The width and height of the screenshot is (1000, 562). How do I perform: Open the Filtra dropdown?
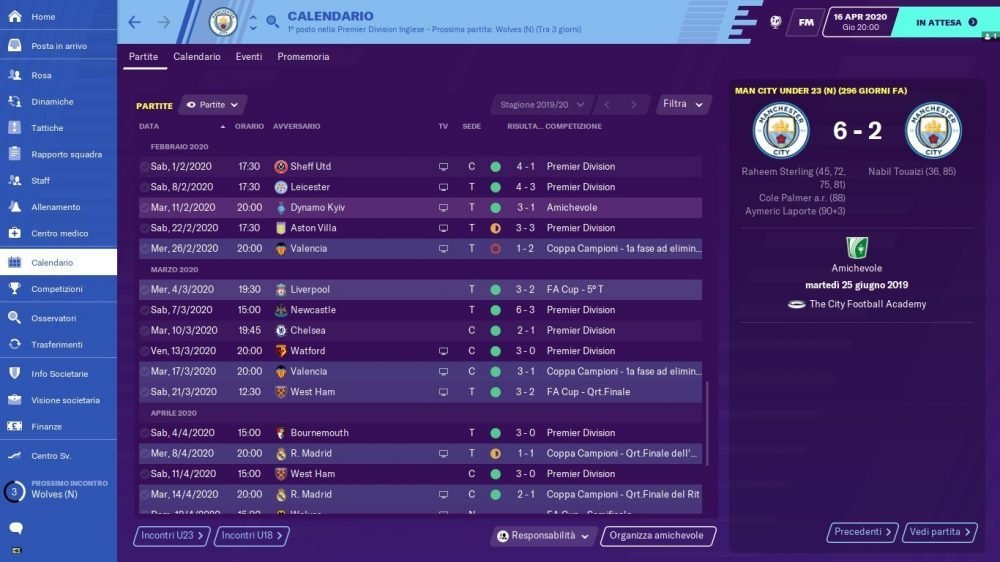[685, 104]
